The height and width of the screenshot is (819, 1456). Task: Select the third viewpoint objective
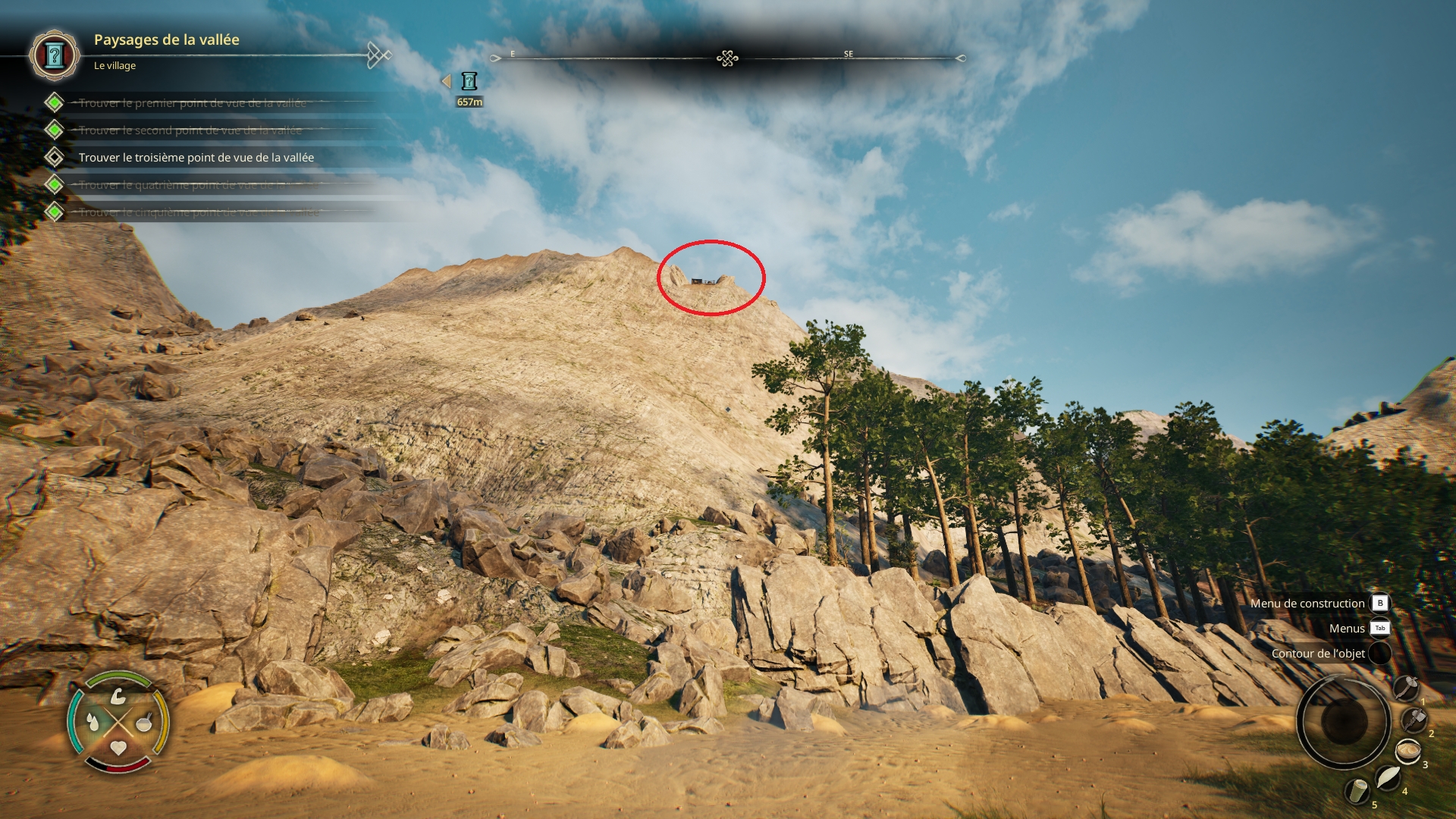(196, 158)
